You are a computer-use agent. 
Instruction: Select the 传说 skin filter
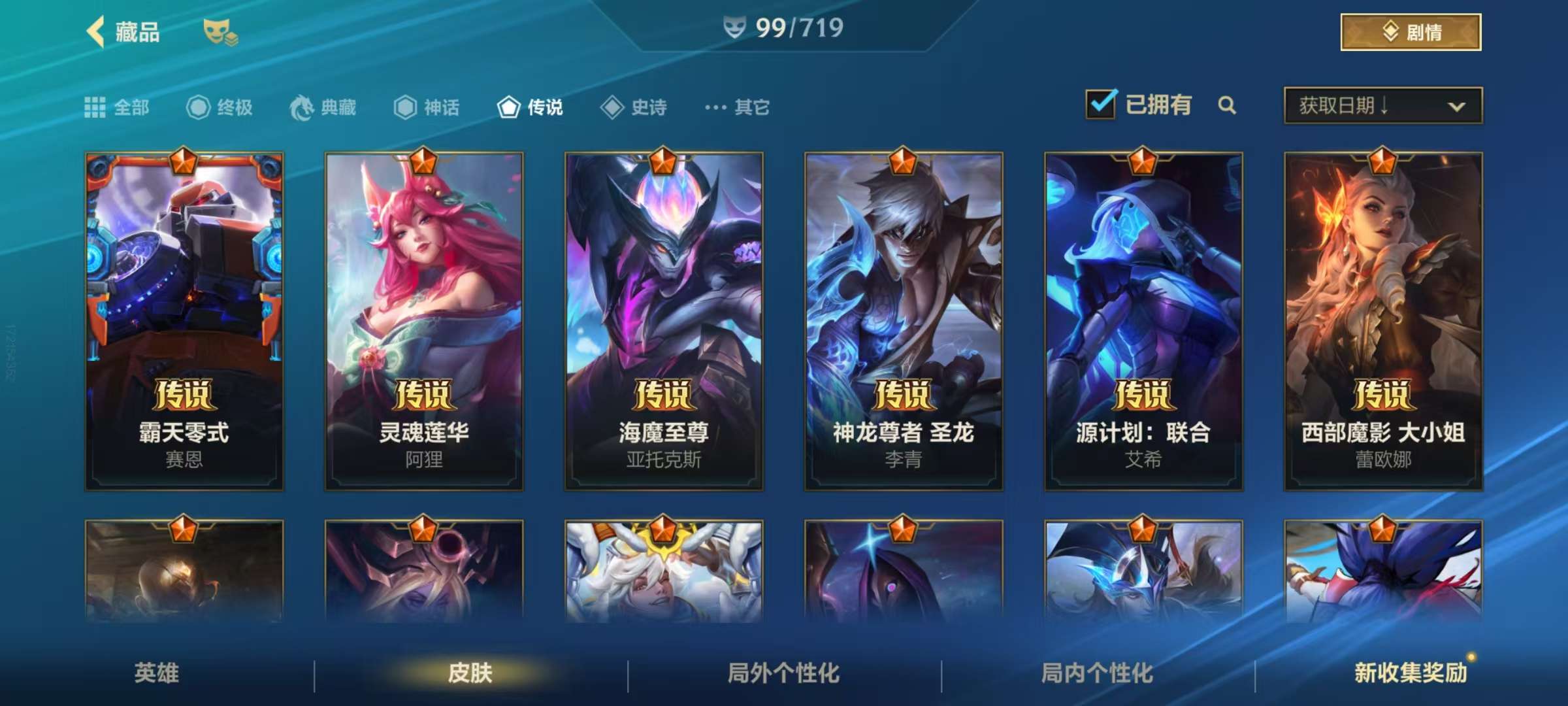click(x=530, y=107)
